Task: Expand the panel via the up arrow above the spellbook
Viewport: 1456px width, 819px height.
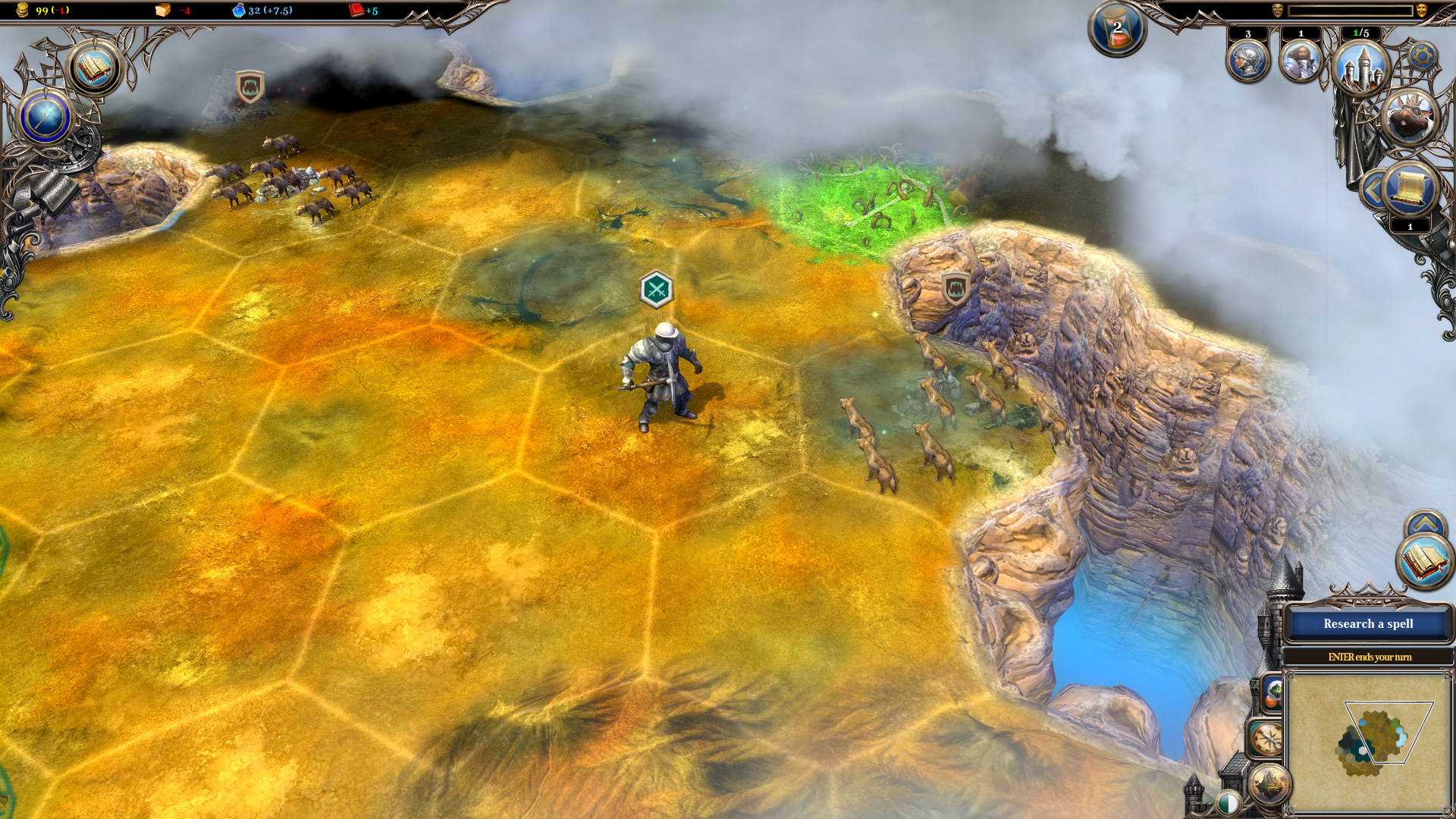Action: (x=1426, y=521)
